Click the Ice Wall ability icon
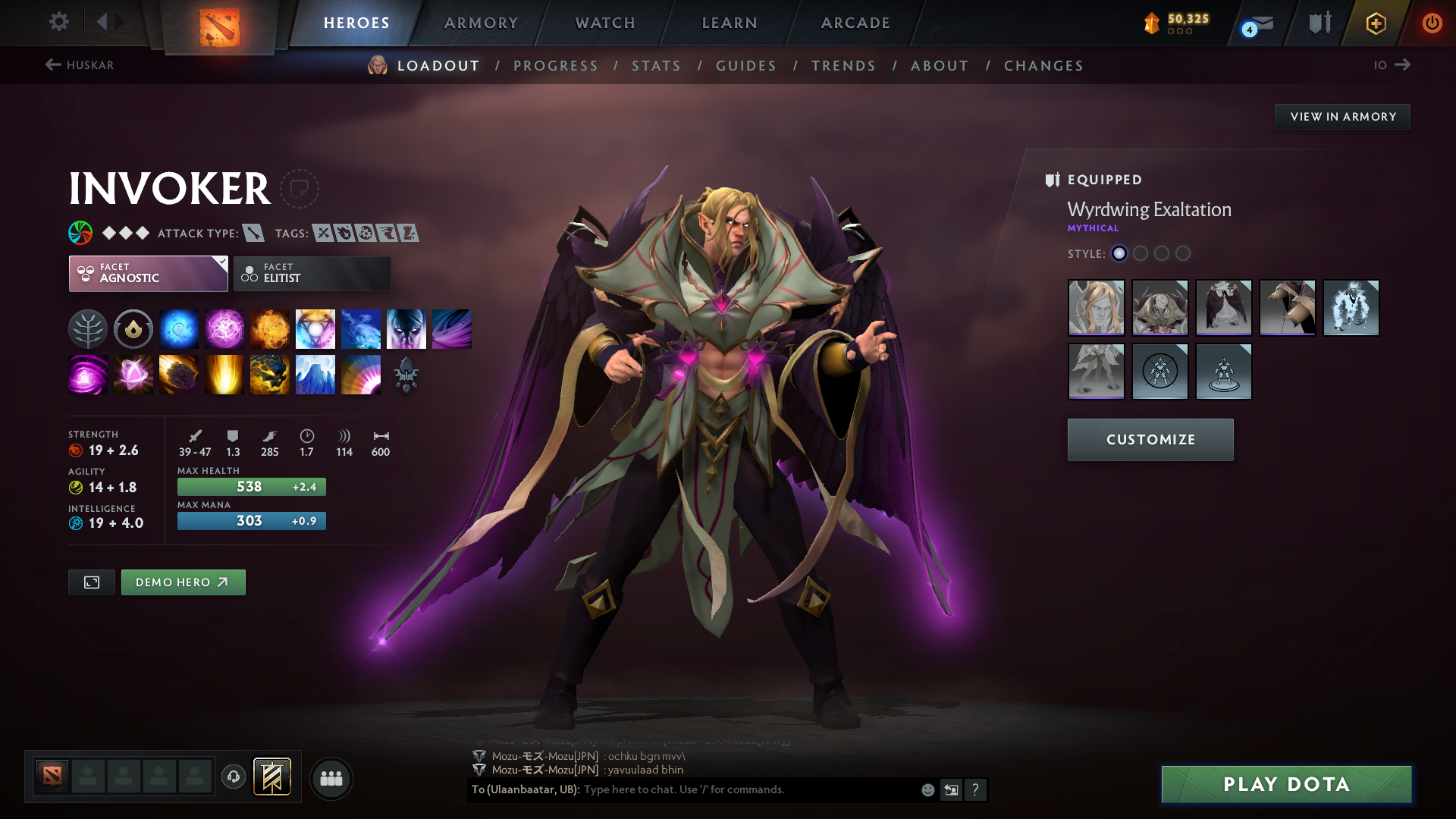 (x=315, y=374)
